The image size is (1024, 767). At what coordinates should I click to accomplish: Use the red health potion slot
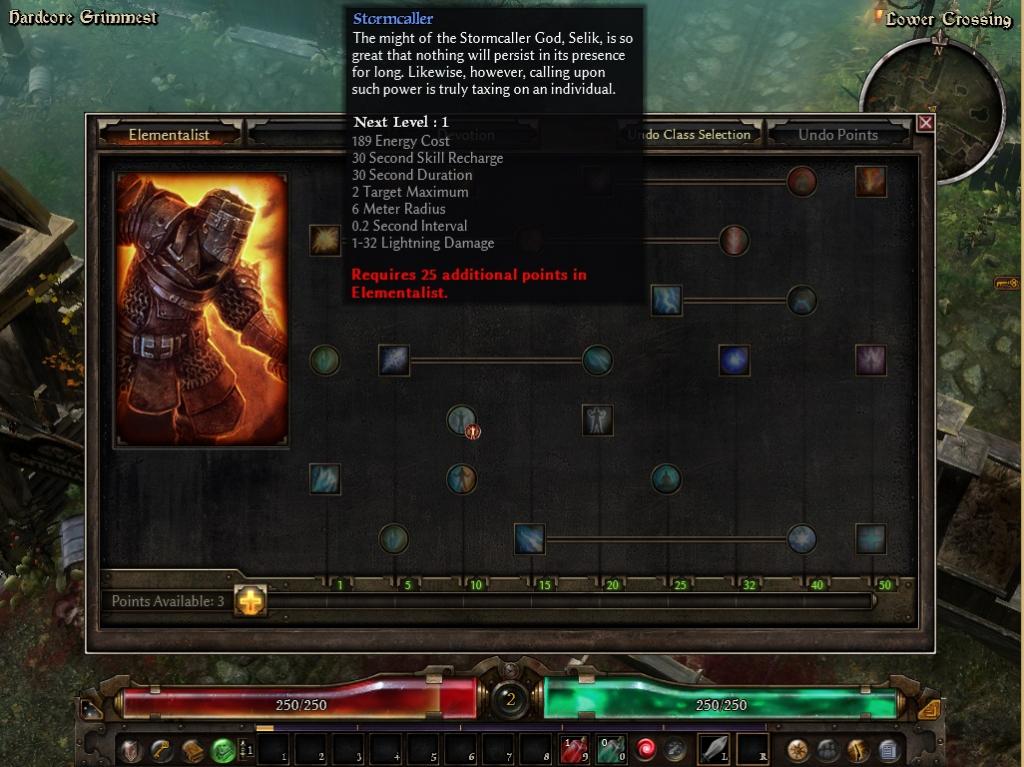(x=574, y=748)
